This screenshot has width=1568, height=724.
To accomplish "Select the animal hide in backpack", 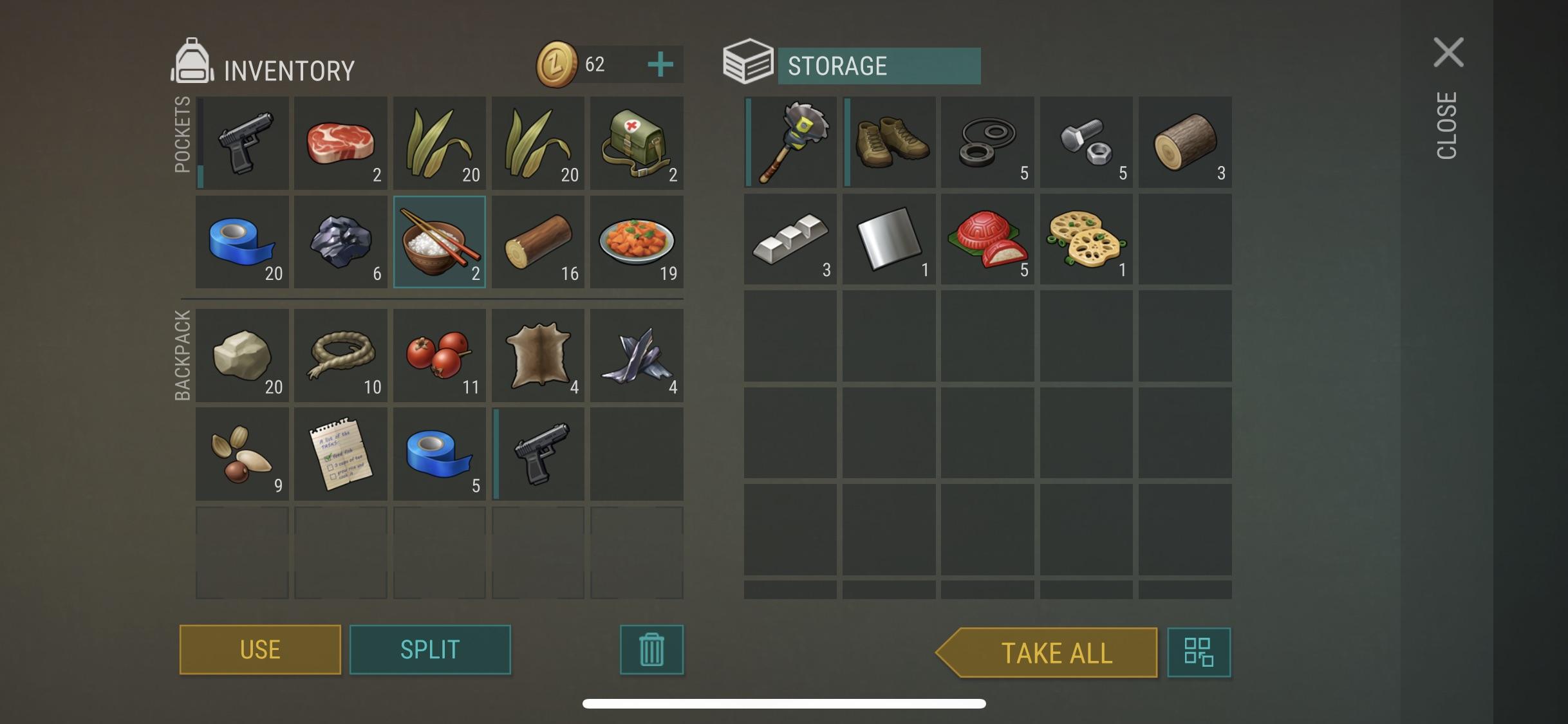I will 538,356.
